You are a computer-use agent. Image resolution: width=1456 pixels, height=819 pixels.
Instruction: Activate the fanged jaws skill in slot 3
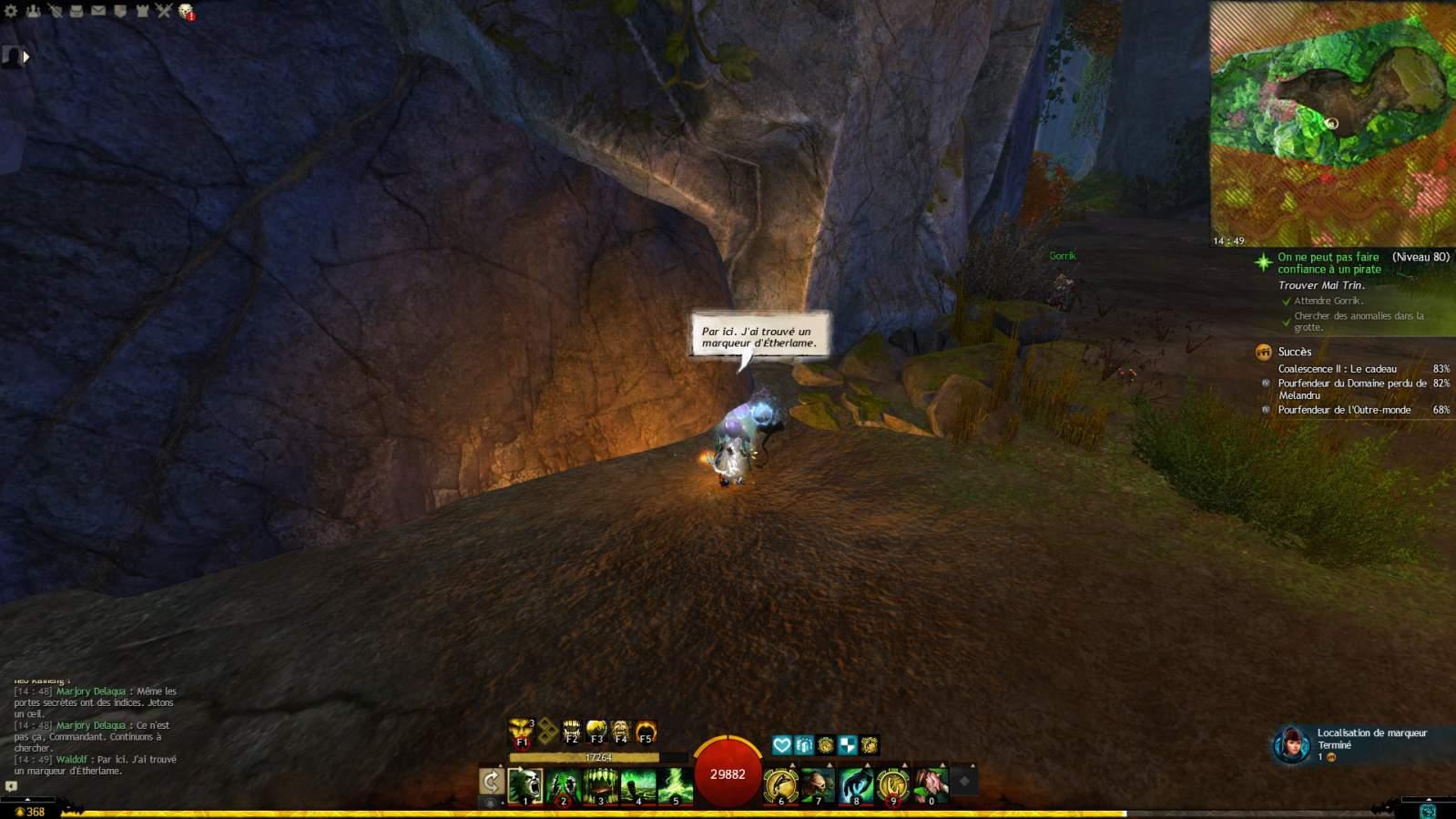[600, 785]
